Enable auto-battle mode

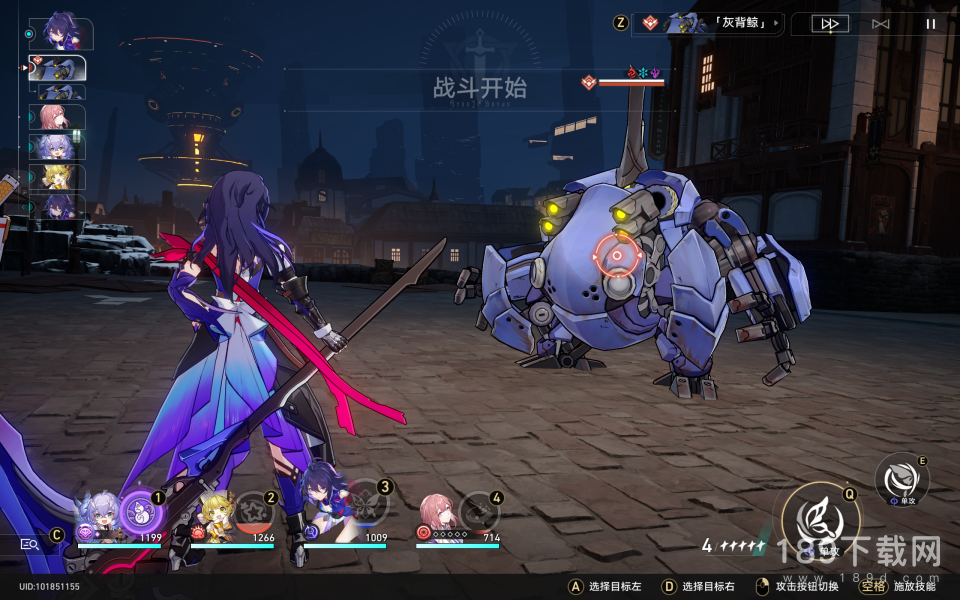pyautogui.click(x=880, y=23)
